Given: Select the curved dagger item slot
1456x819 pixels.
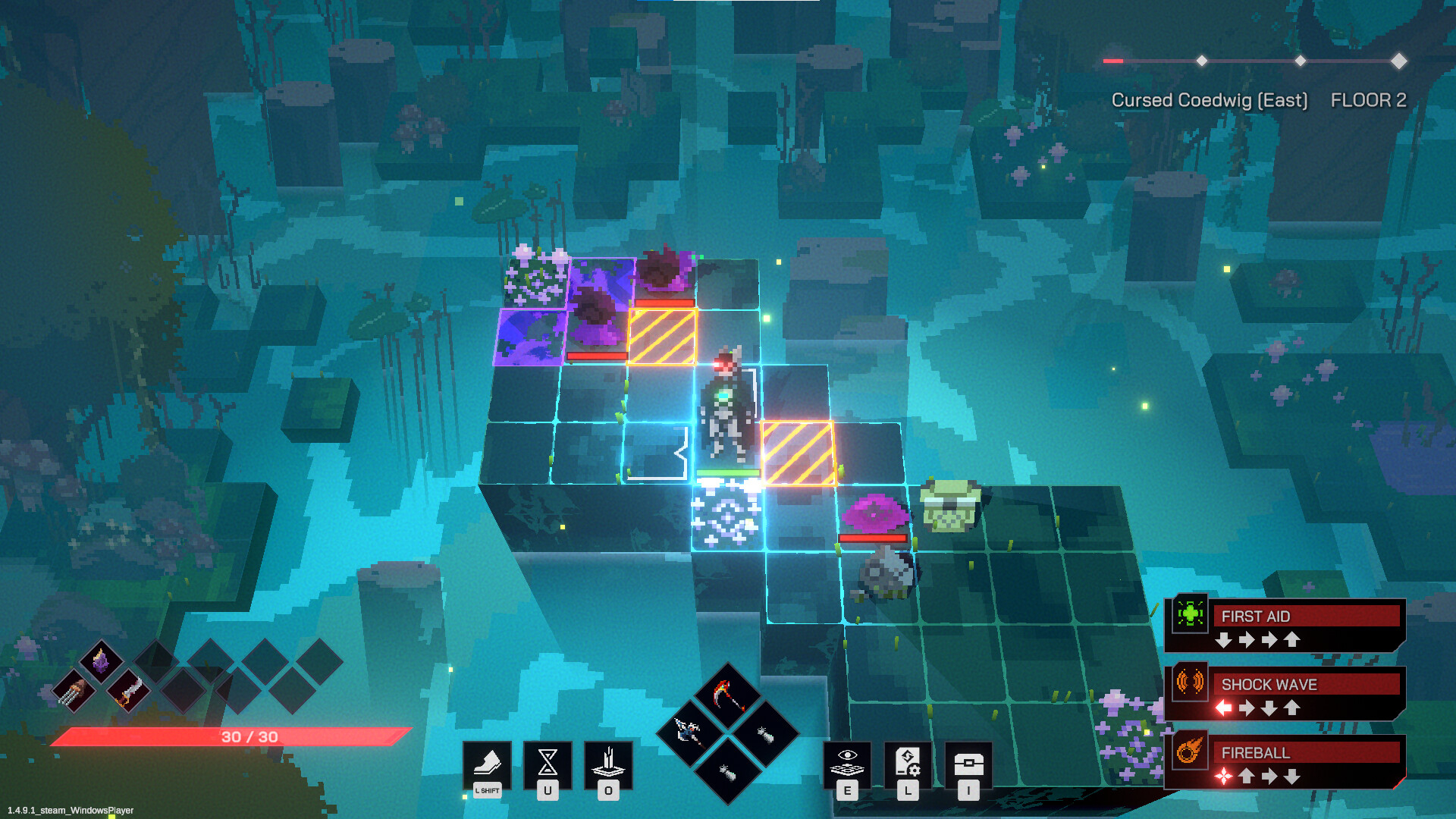Looking at the screenshot, I should tap(128, 691).
